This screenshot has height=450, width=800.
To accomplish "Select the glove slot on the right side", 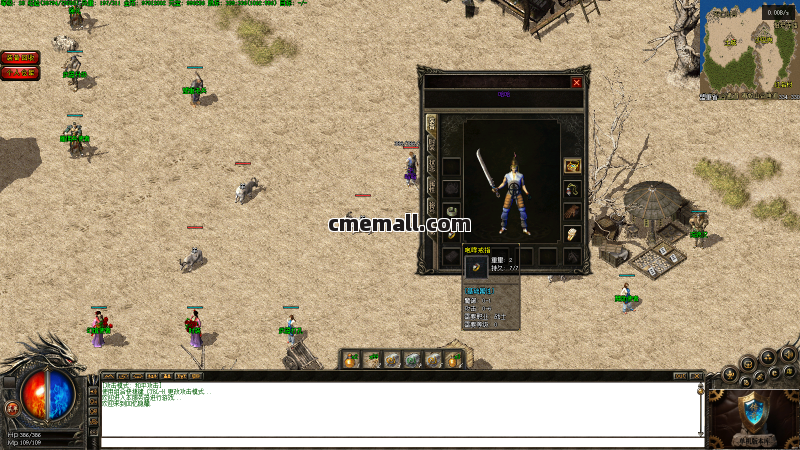I will click(573, 212).
